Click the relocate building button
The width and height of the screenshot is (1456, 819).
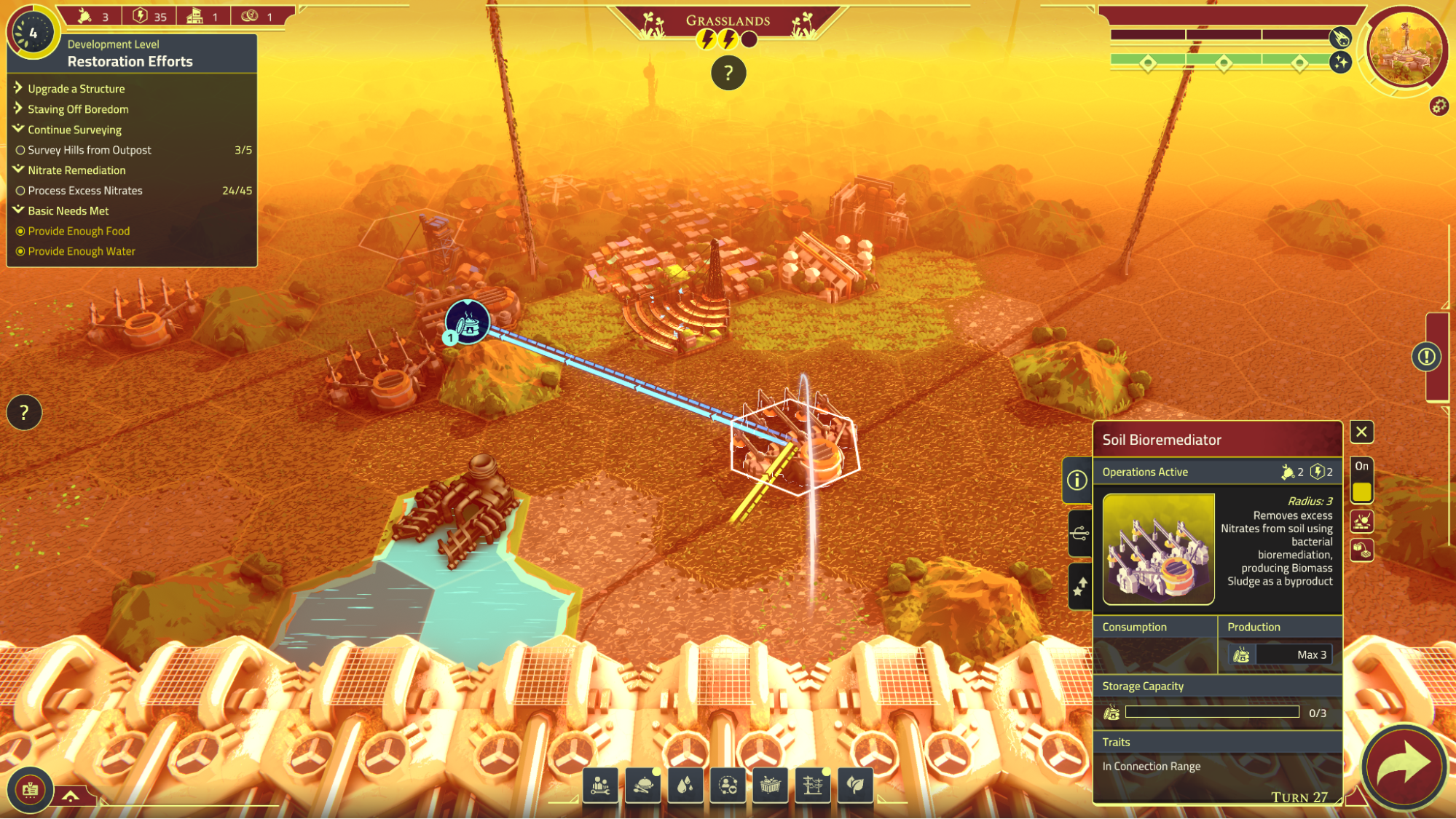[x=1361, y=550]
